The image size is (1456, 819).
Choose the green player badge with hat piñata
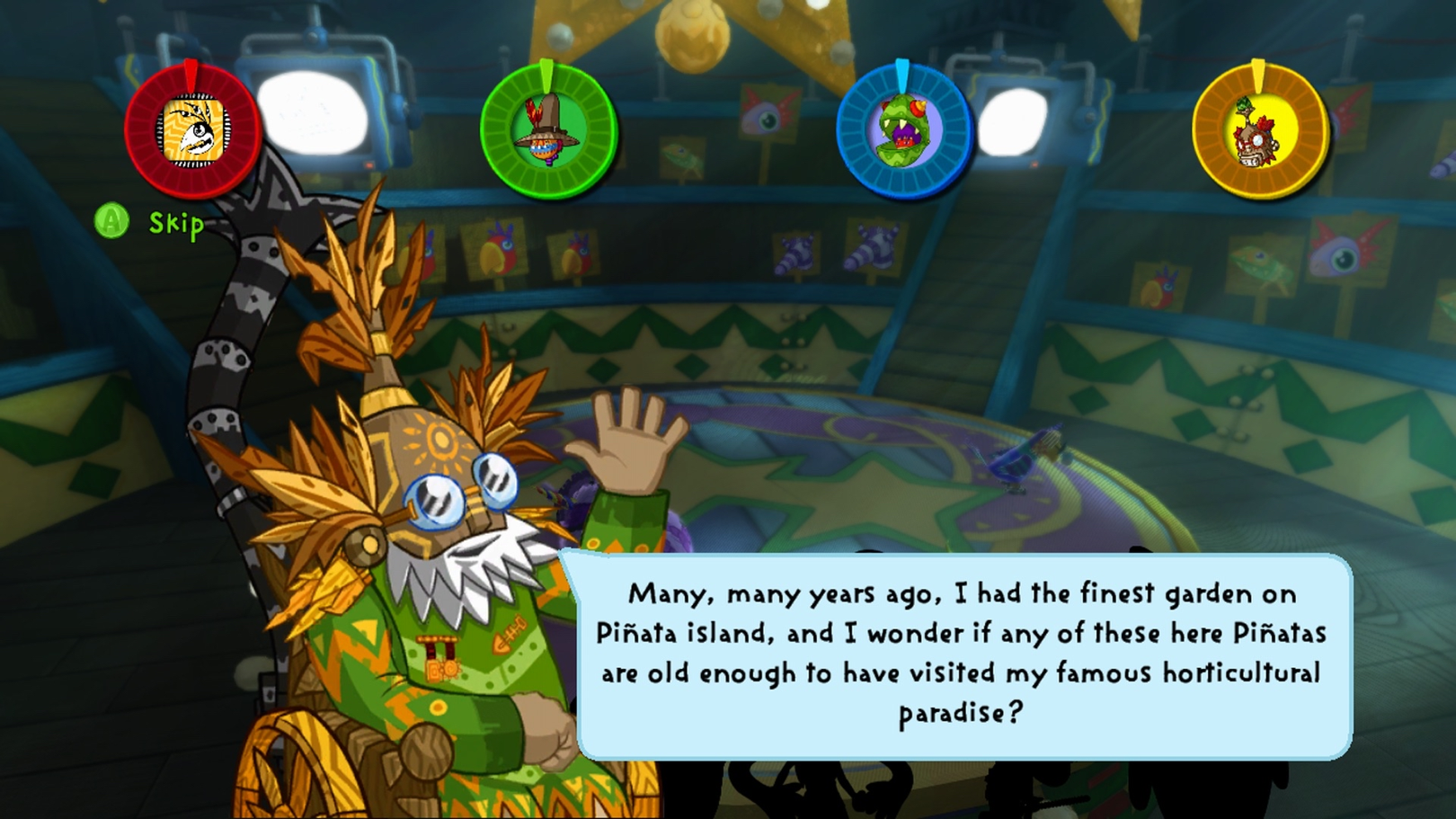548,131
